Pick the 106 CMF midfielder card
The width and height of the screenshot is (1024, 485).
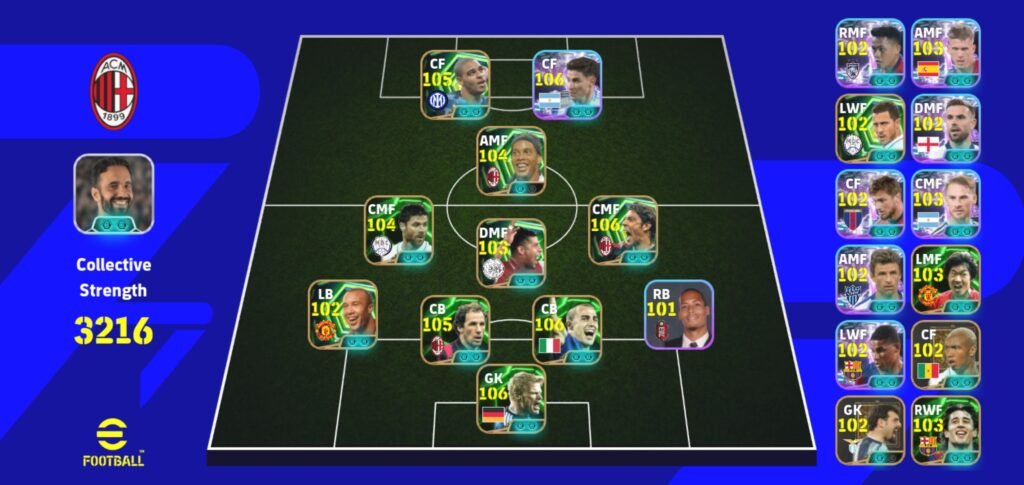click(x=622, y=230)
